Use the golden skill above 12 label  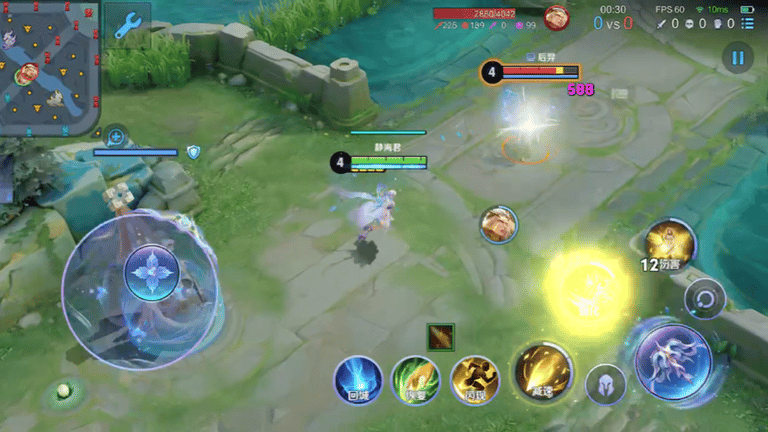click(669, 241)
